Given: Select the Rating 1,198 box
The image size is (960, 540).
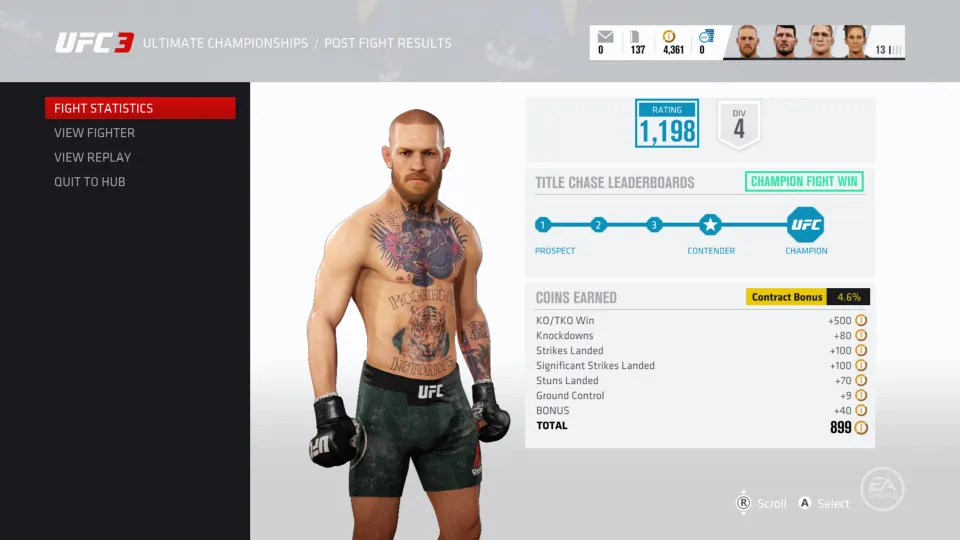Looking at the screenshot, I should (667, 123).
